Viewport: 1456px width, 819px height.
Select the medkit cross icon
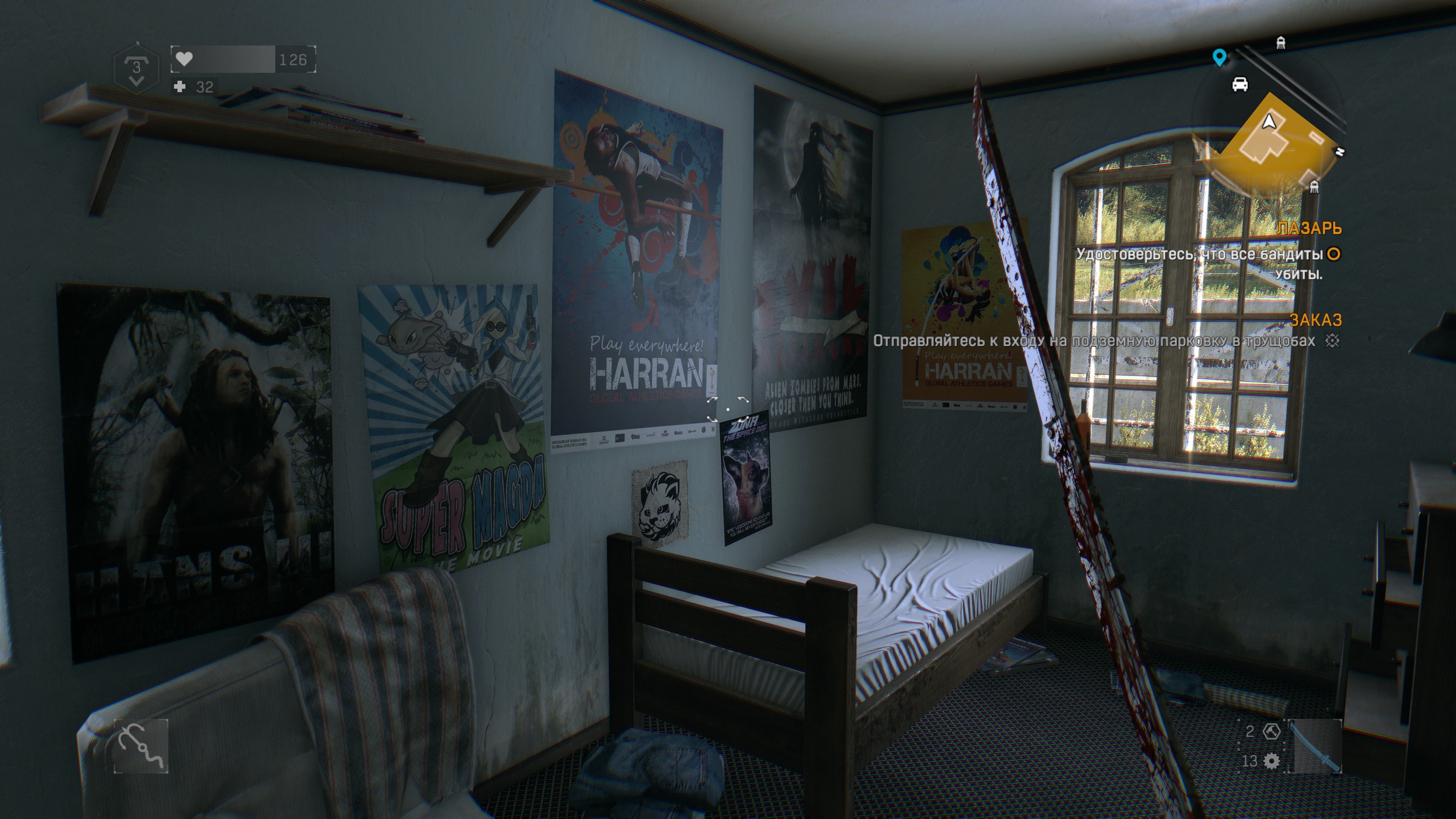point(180,86)
